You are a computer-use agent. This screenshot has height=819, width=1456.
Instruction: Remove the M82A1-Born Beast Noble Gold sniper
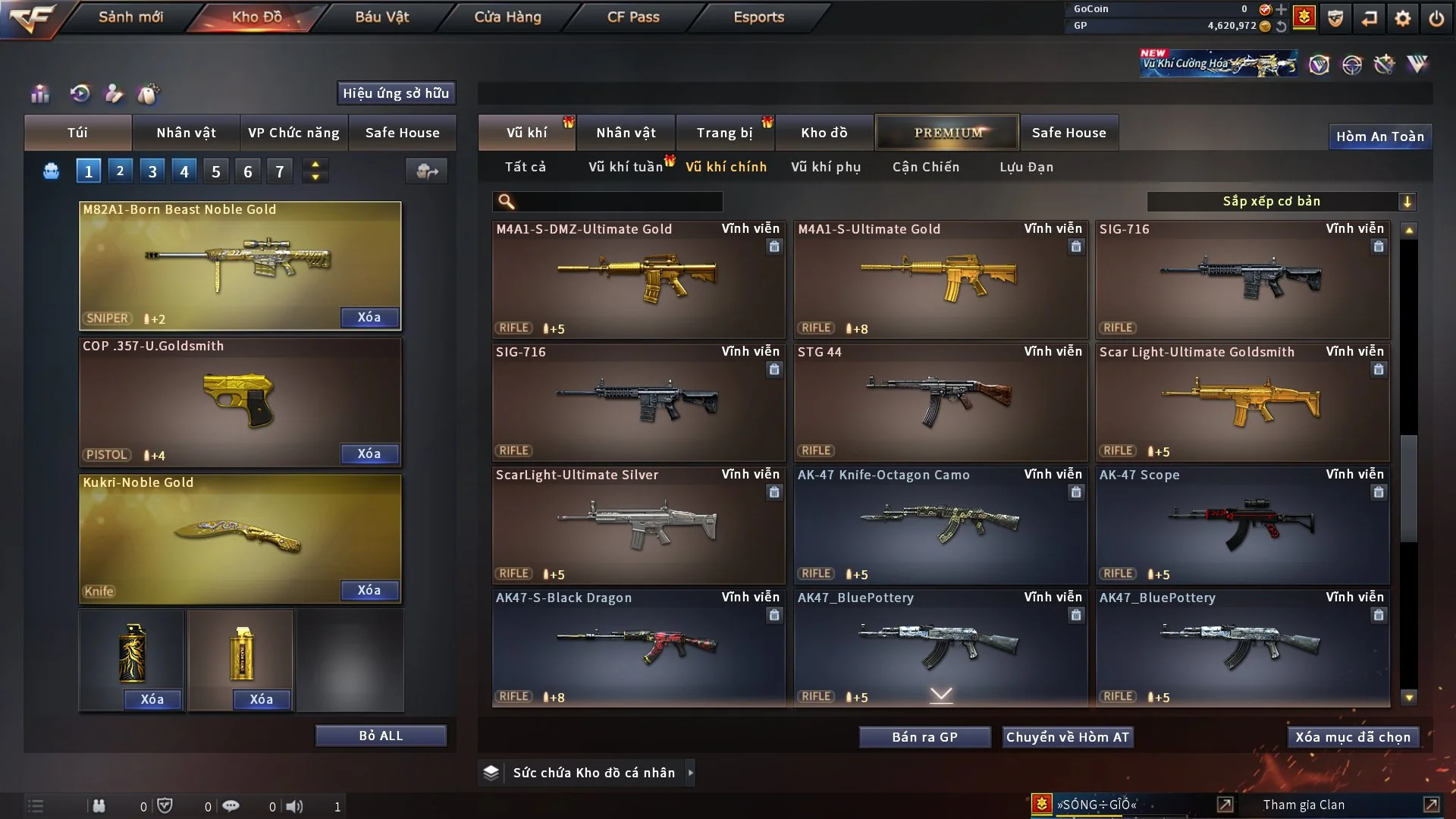[369, 317]
